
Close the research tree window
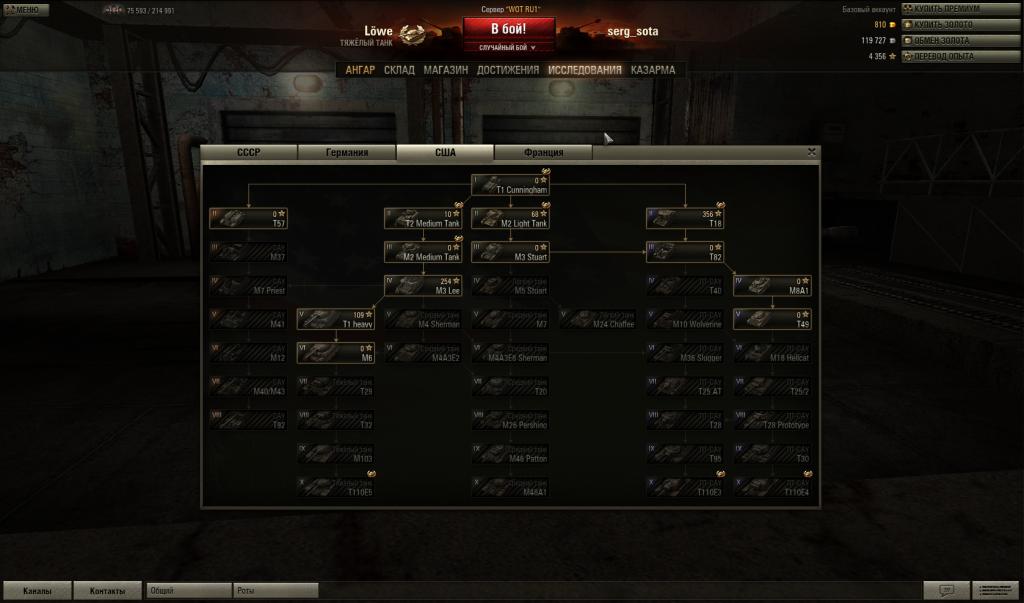pyautogui.click(x=812, y=152)
